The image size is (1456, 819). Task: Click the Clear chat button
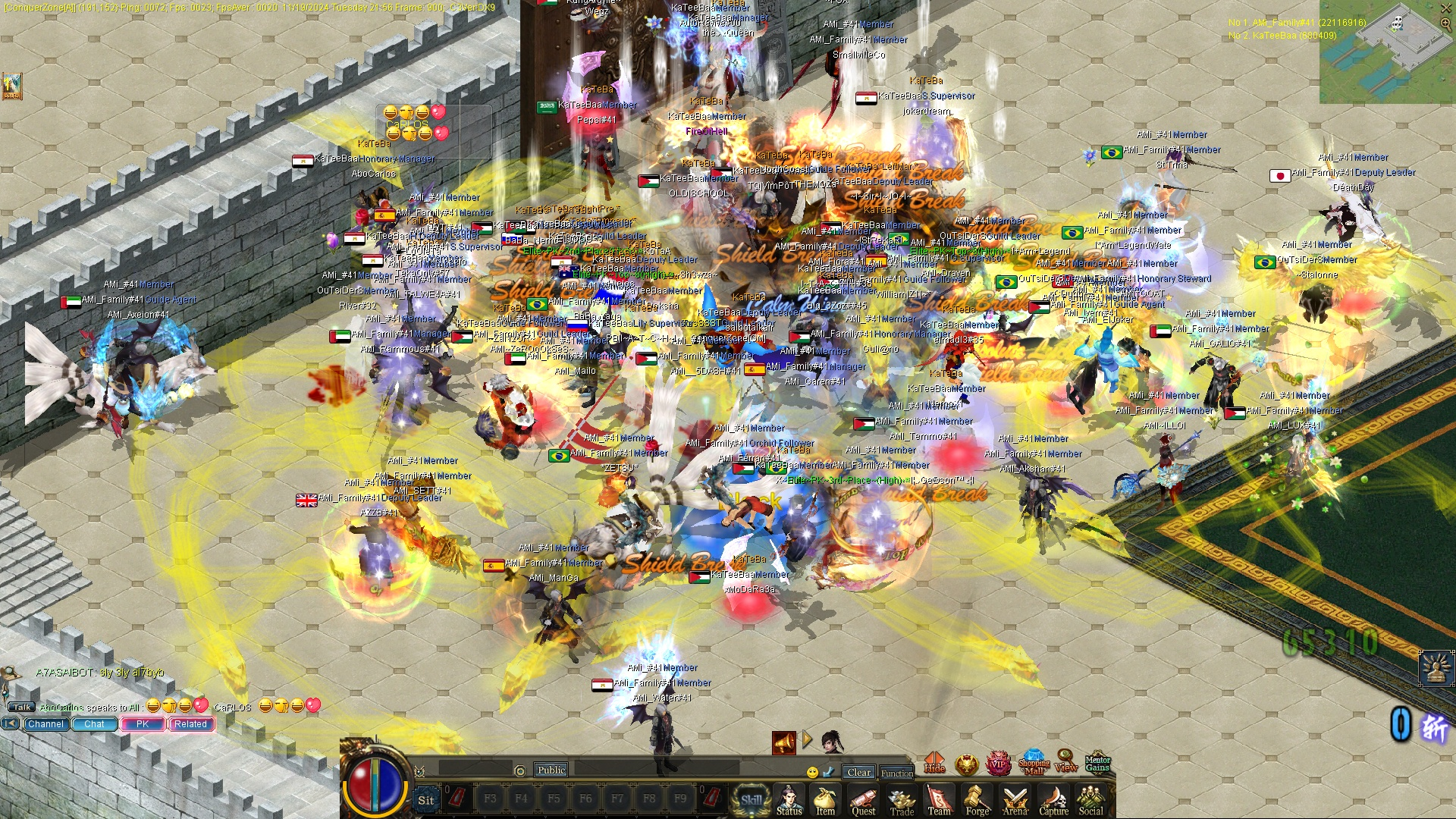tap(859, 773)
